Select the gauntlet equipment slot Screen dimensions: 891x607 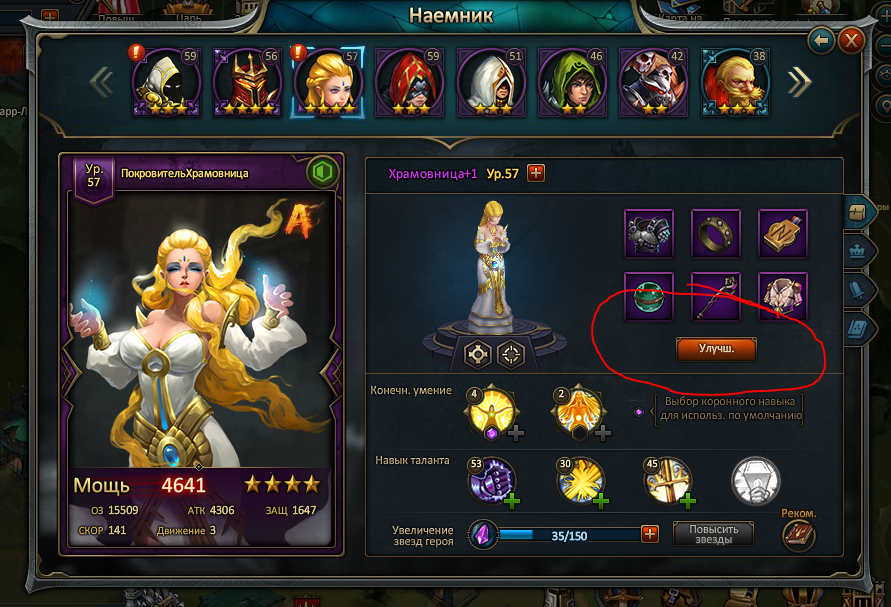coord(650,234)
